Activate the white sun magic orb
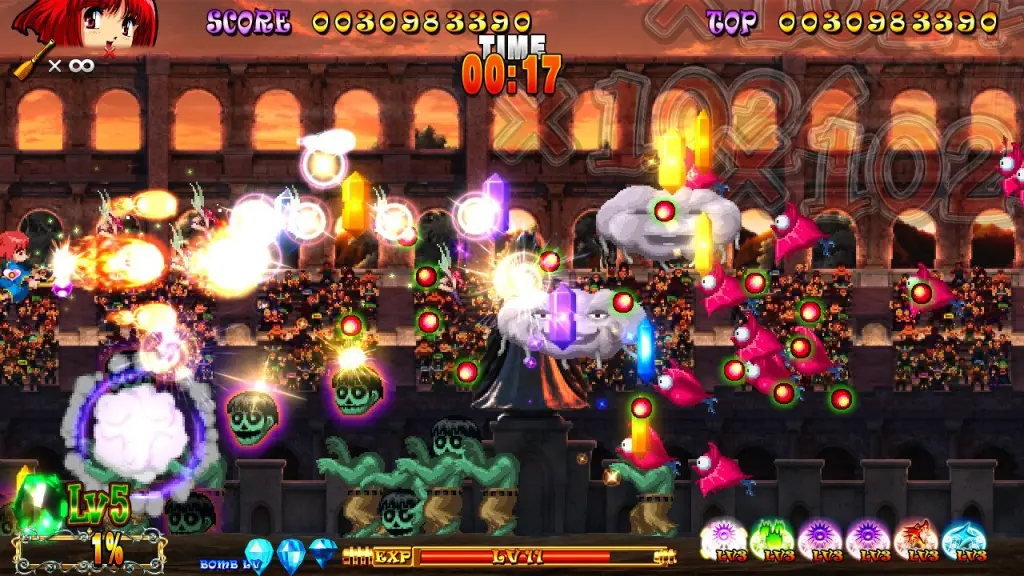Screen dimensions: 1024x576 723,538
